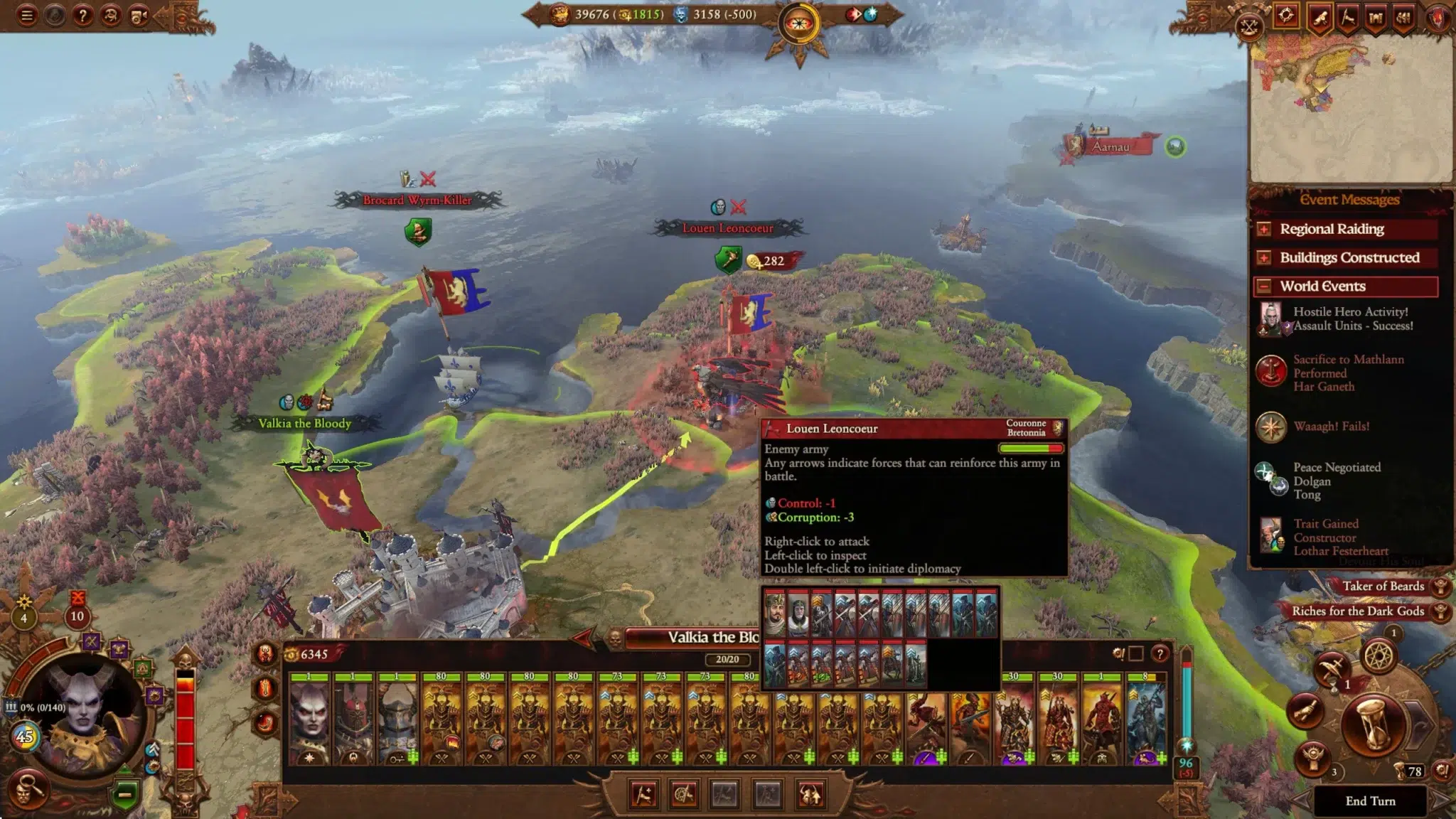Open the question mark help button
1456x819 pixels.
[82, 15]
